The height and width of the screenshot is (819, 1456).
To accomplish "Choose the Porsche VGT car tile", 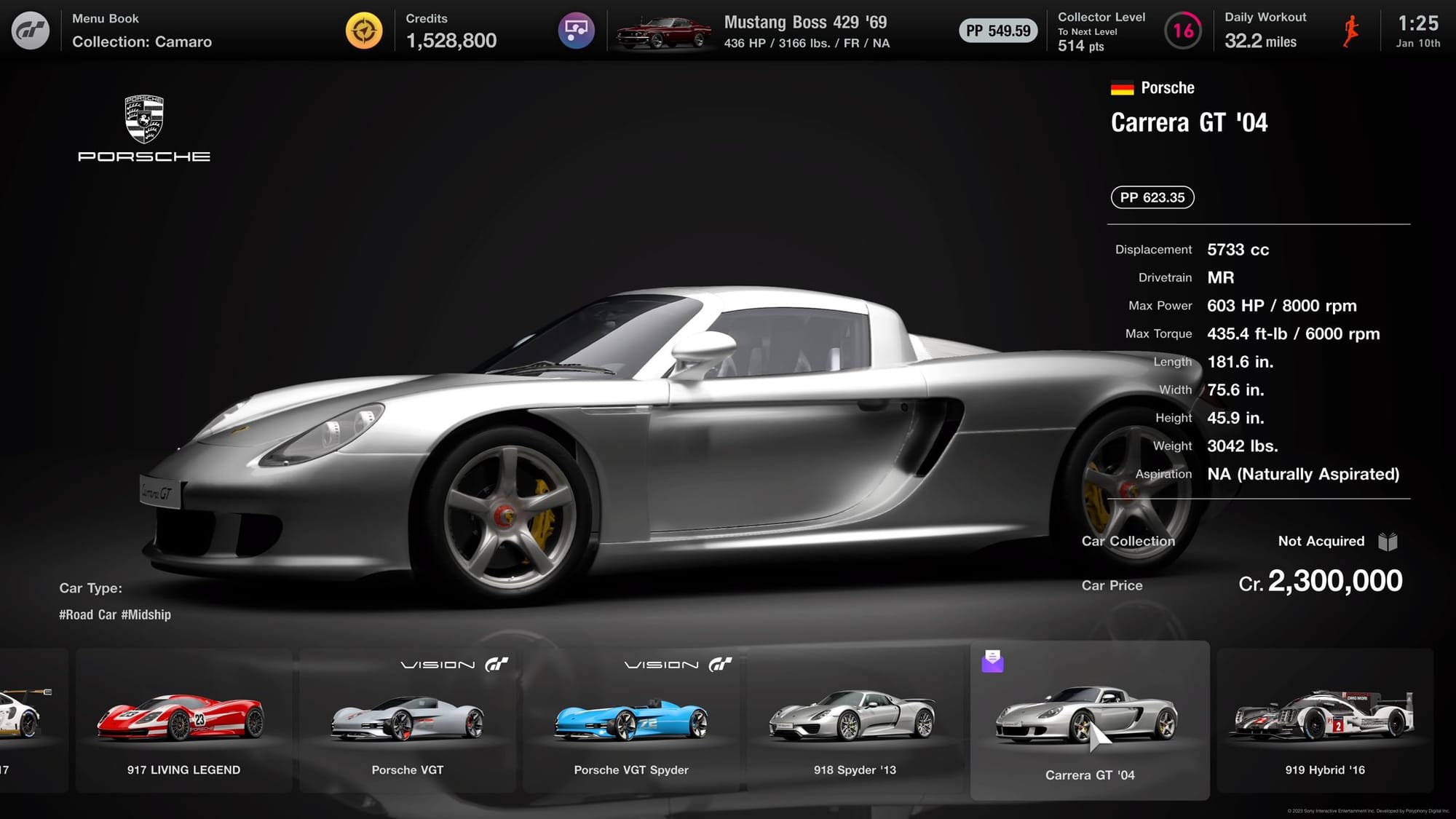I will coord(407,720).
